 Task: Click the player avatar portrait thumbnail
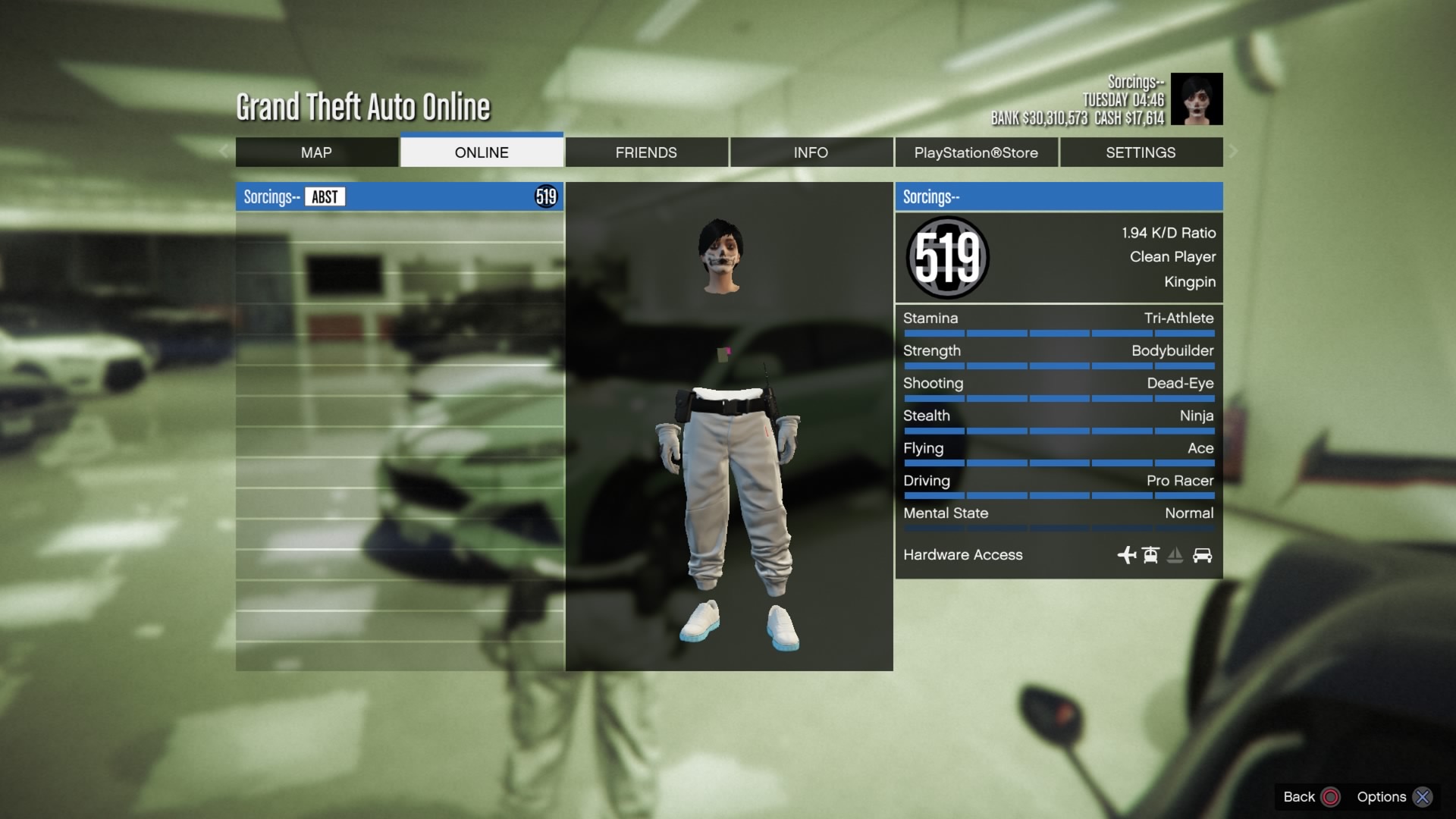click(x=1197, y=99)
